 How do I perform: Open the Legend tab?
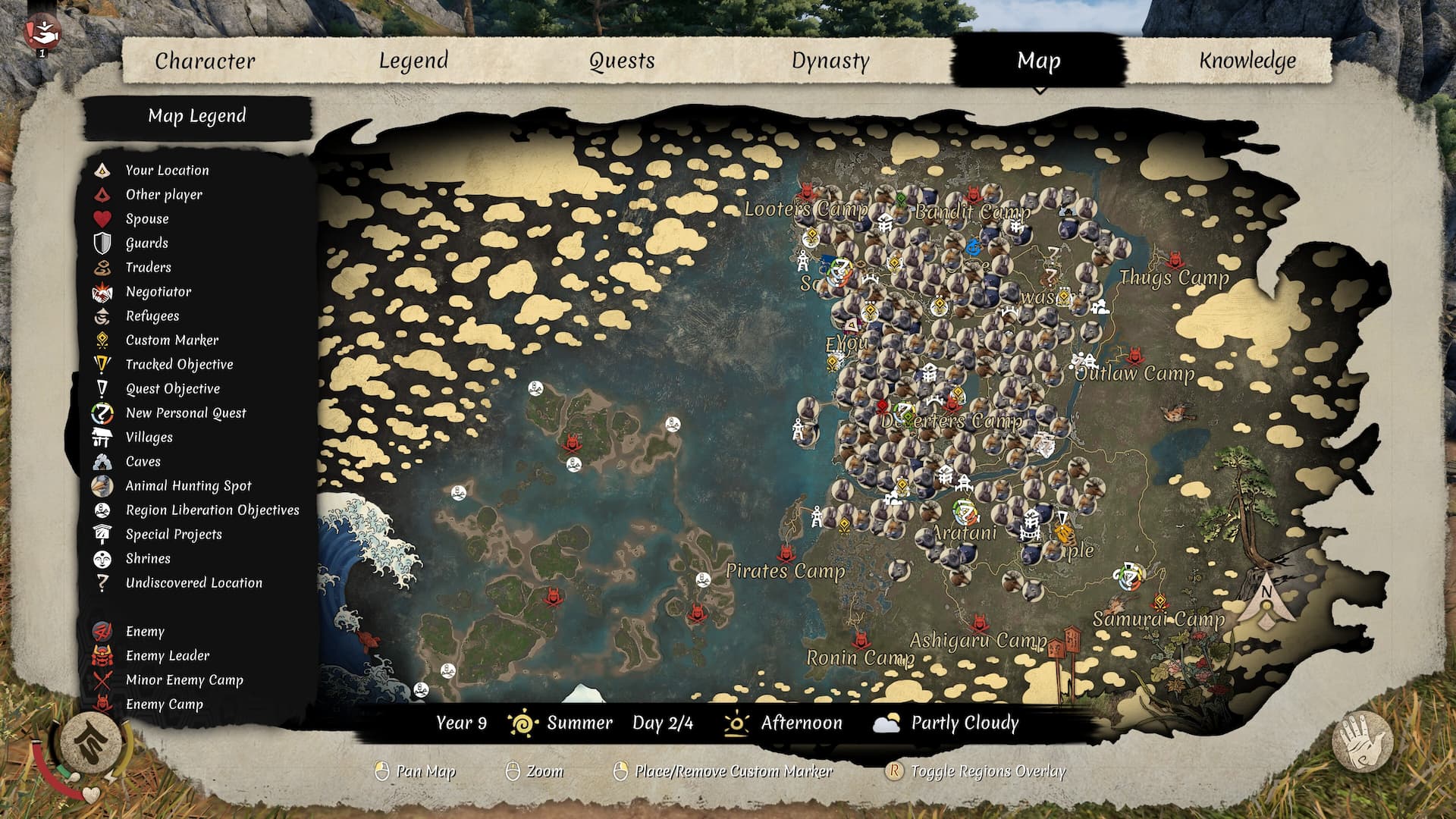(x=413, y=61)
